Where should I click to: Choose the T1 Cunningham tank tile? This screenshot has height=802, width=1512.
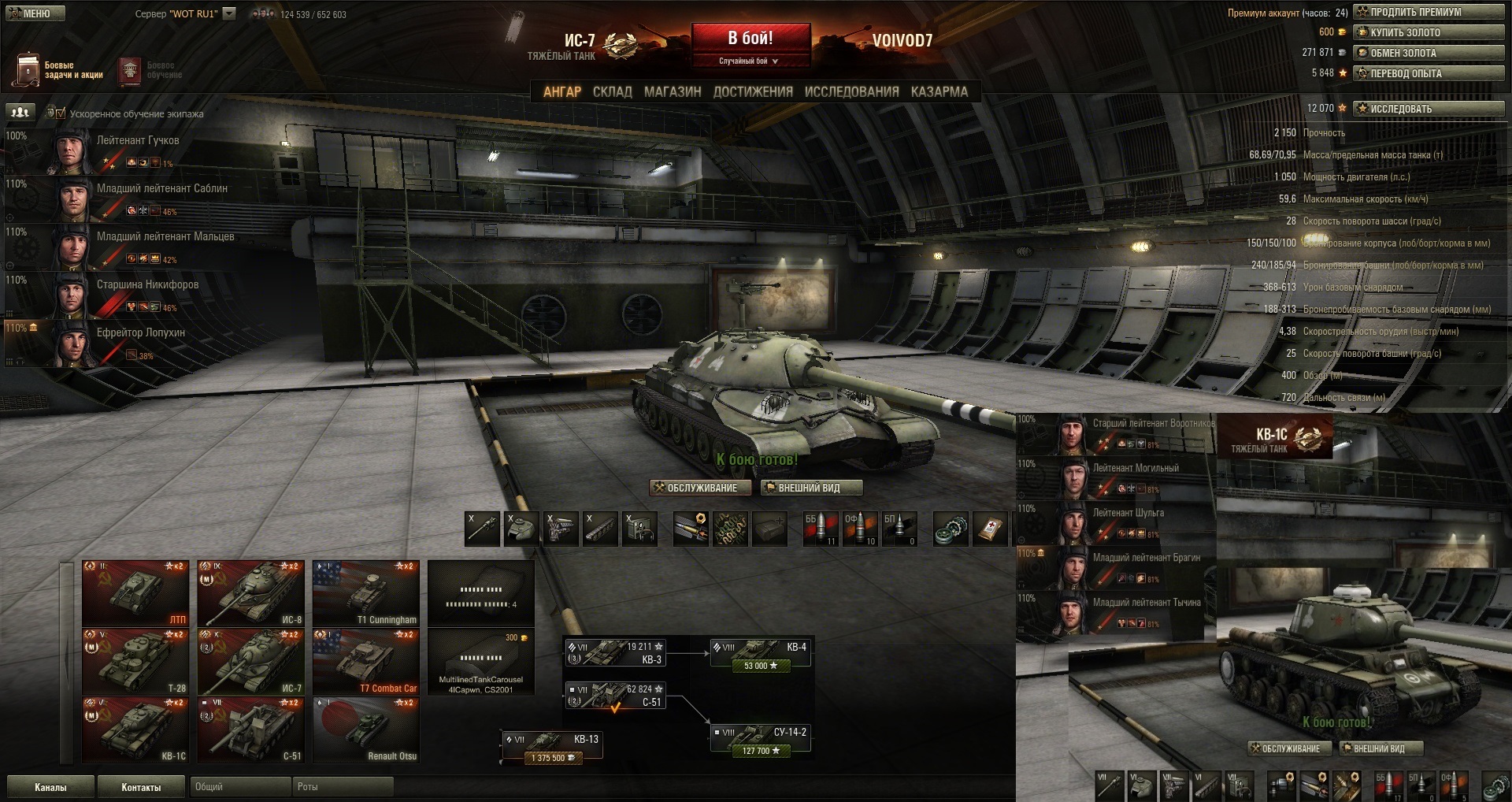pos(366,593)
